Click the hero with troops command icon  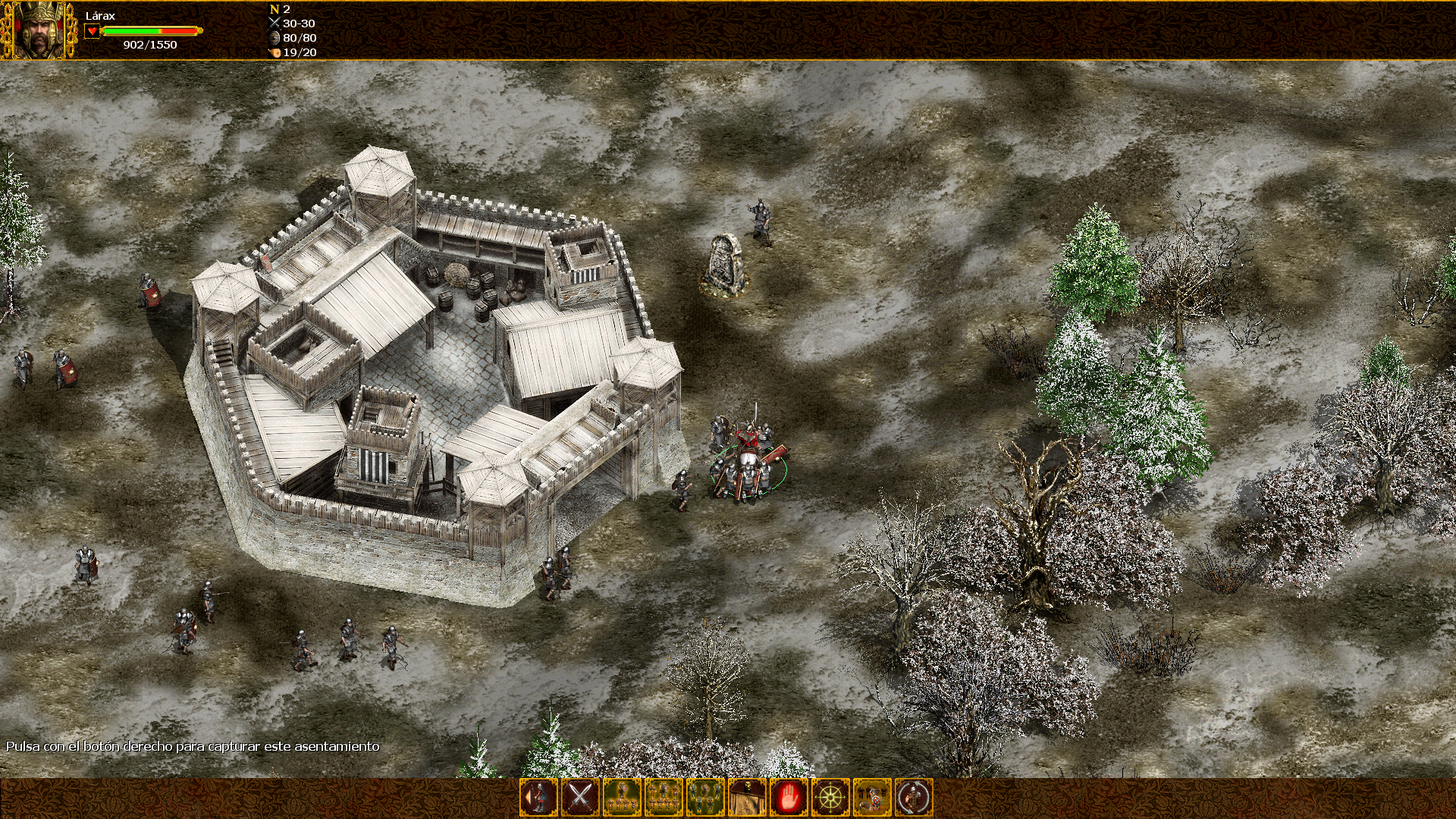coord(872,798)
